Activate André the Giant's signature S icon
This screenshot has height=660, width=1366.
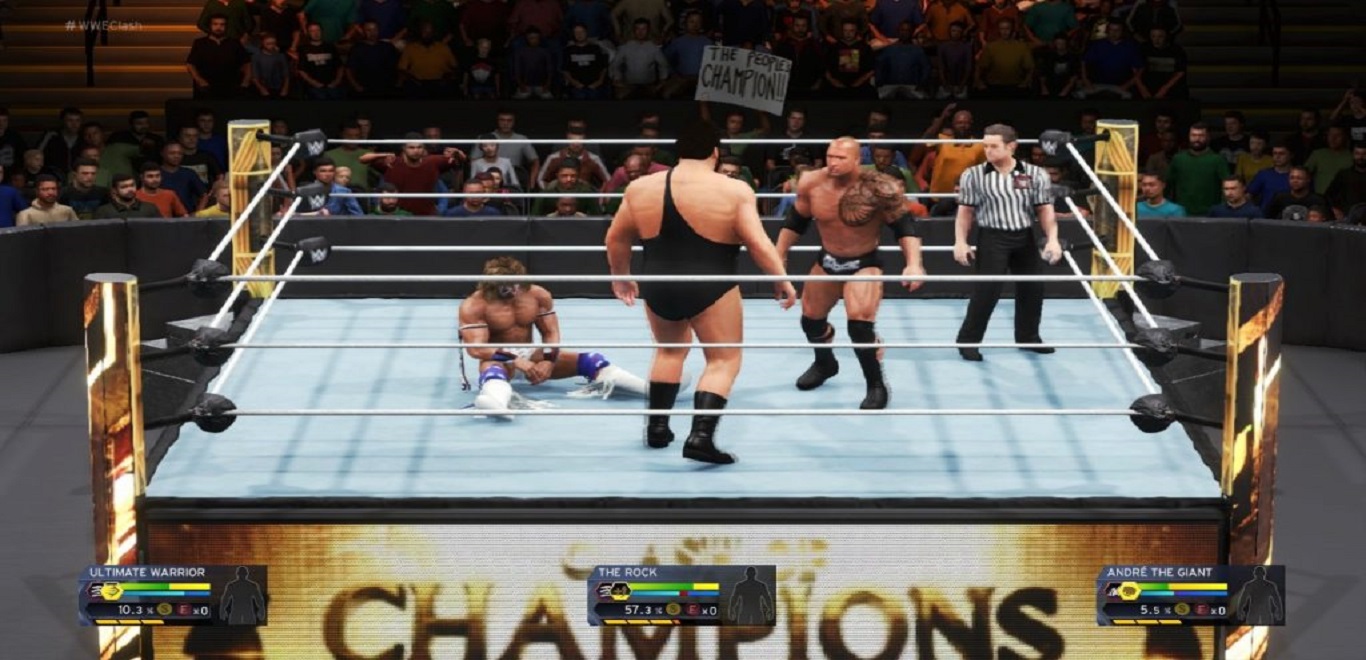tap(1181, 609)
